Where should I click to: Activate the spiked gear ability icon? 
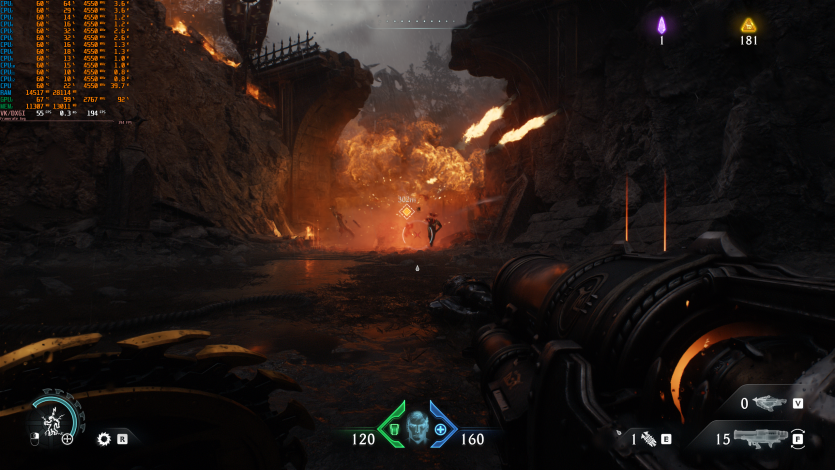pos(103,438)
